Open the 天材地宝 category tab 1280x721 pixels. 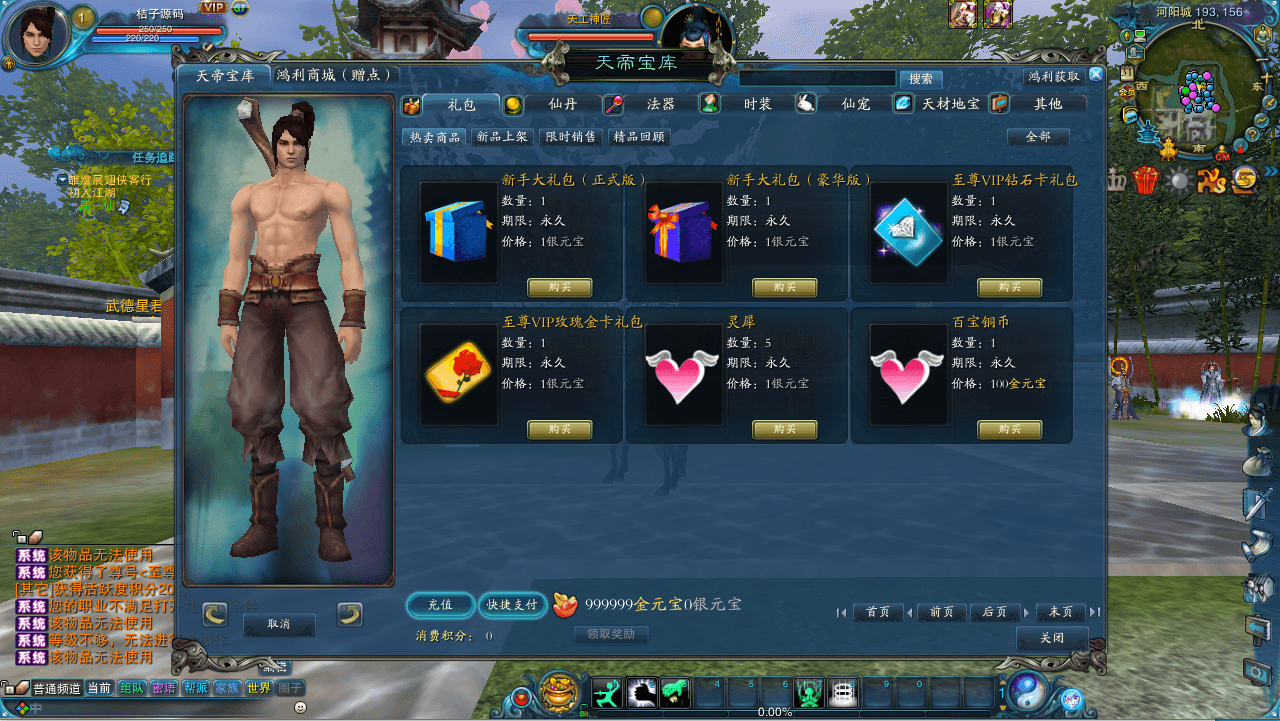pos(950,104)
